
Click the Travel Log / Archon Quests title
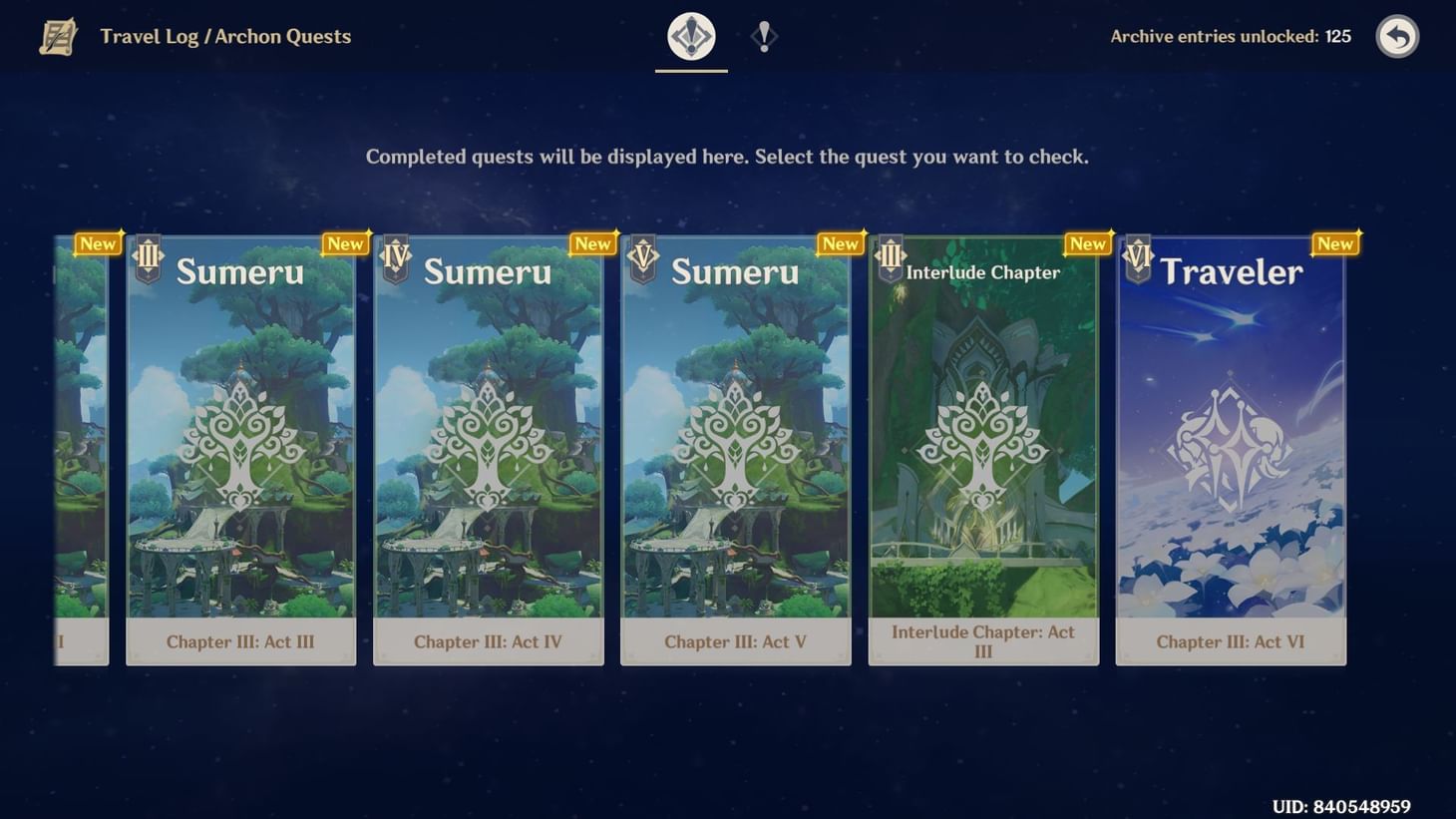224,36
